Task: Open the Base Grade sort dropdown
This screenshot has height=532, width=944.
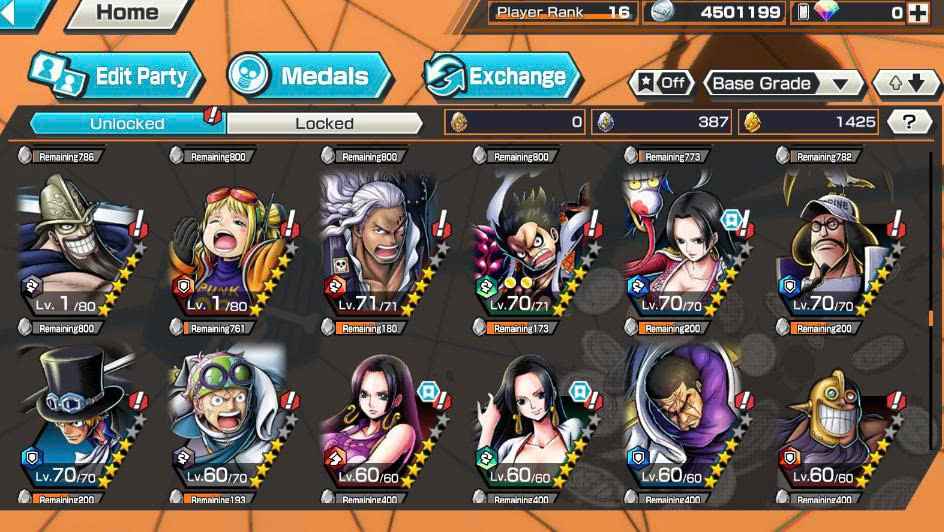Action: [x=783, y=83]
